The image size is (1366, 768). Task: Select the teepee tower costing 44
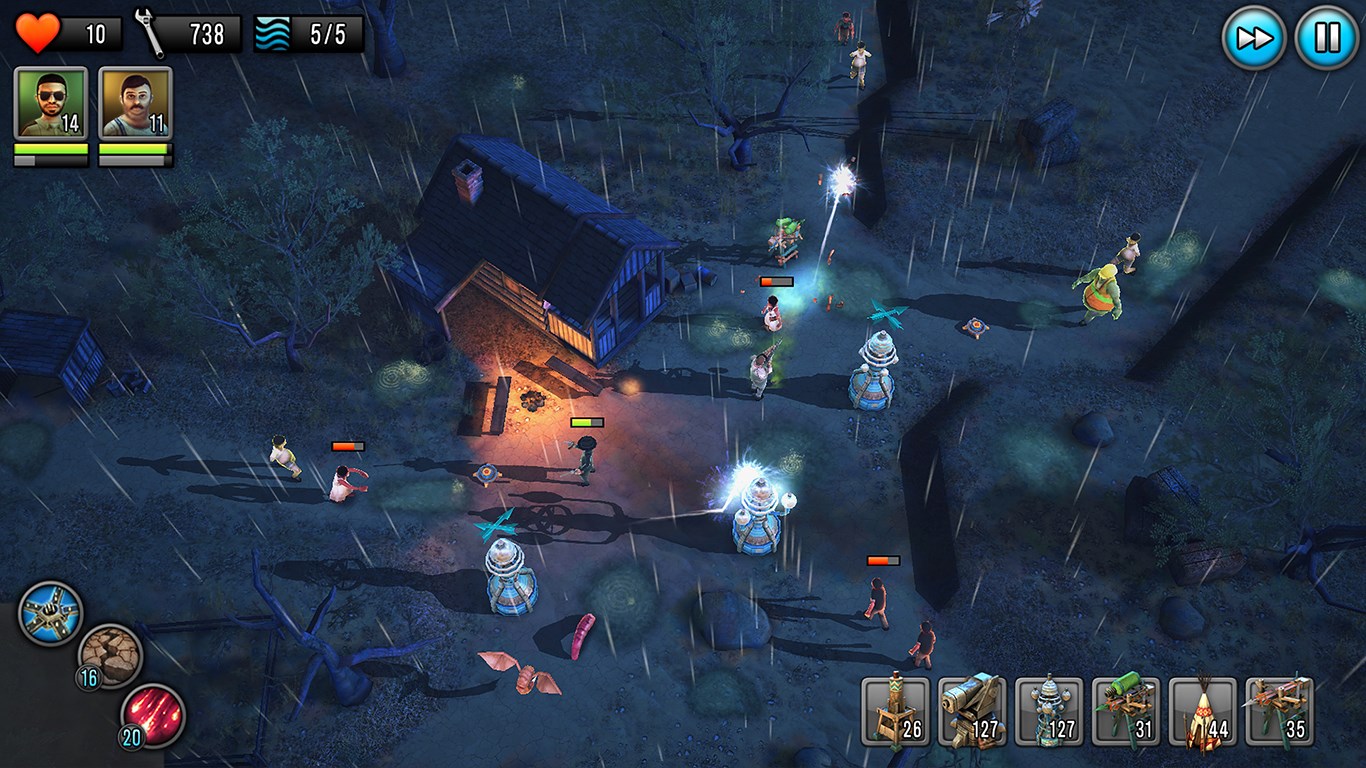(1201, 712)
